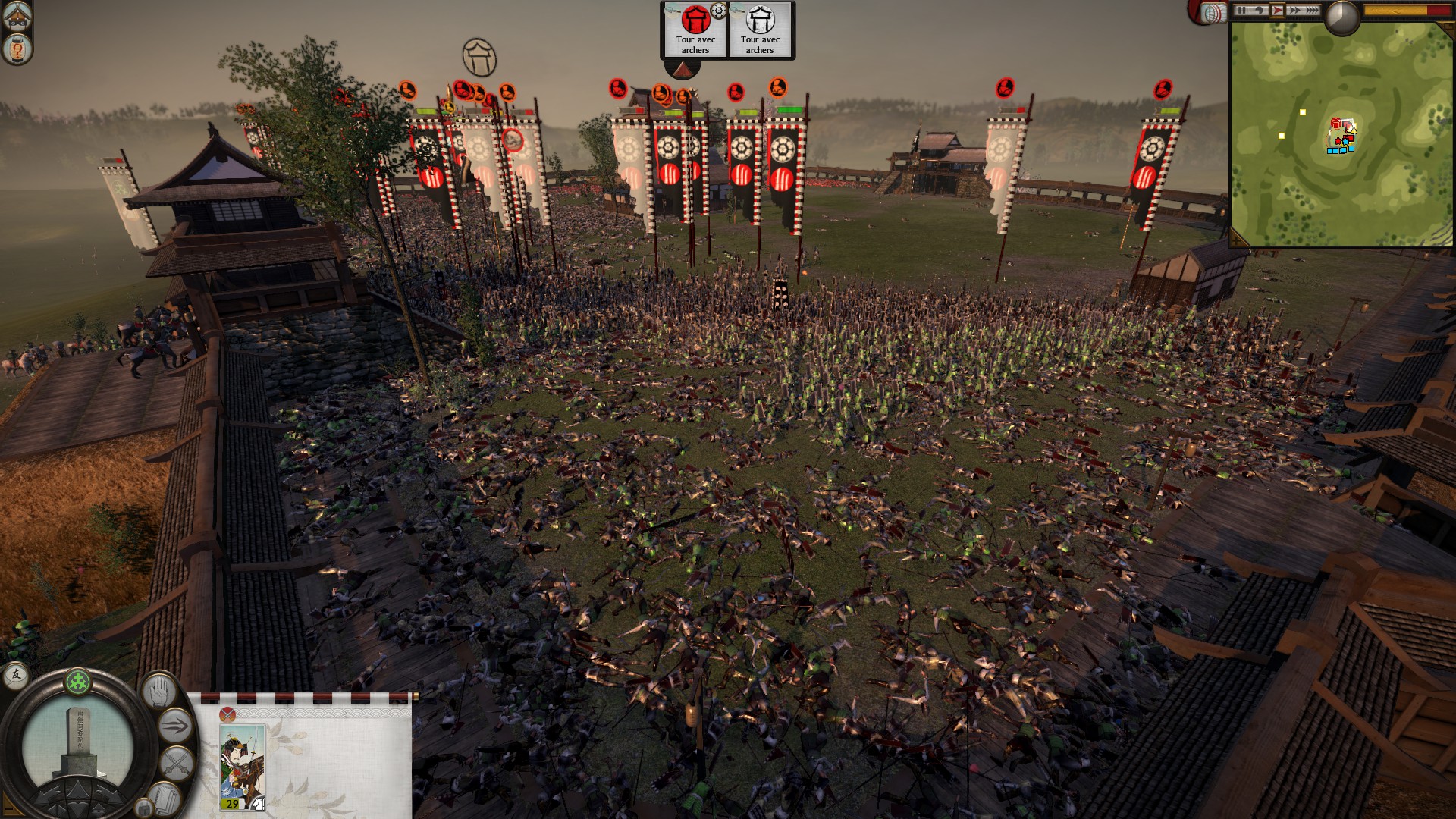Click the clan gear emblem on the red tower card
Image resolution: width=1456 pixels, height=819 pixels.
click(718, 11)
